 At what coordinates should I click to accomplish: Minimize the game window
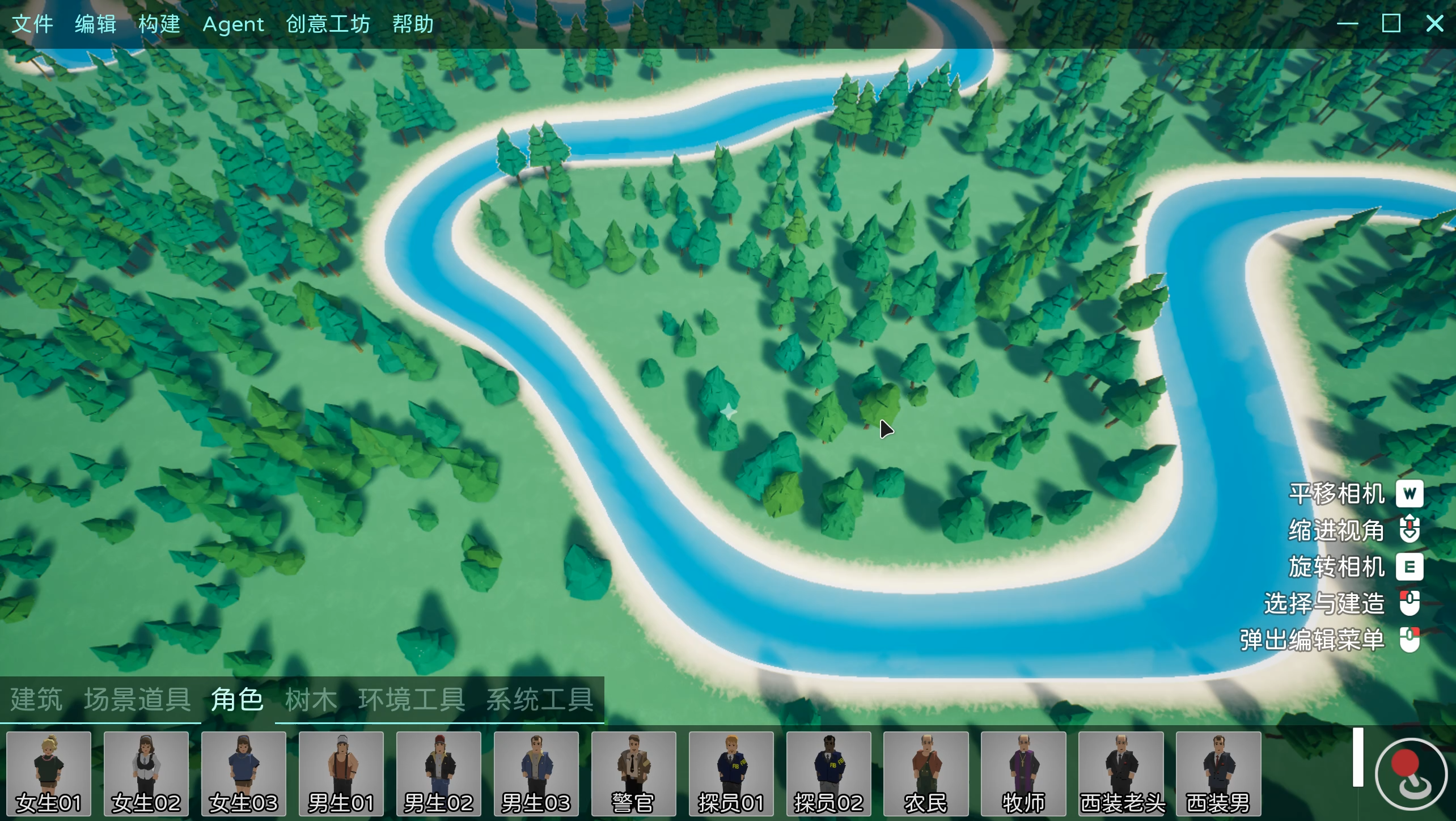tap(1347, 24)
